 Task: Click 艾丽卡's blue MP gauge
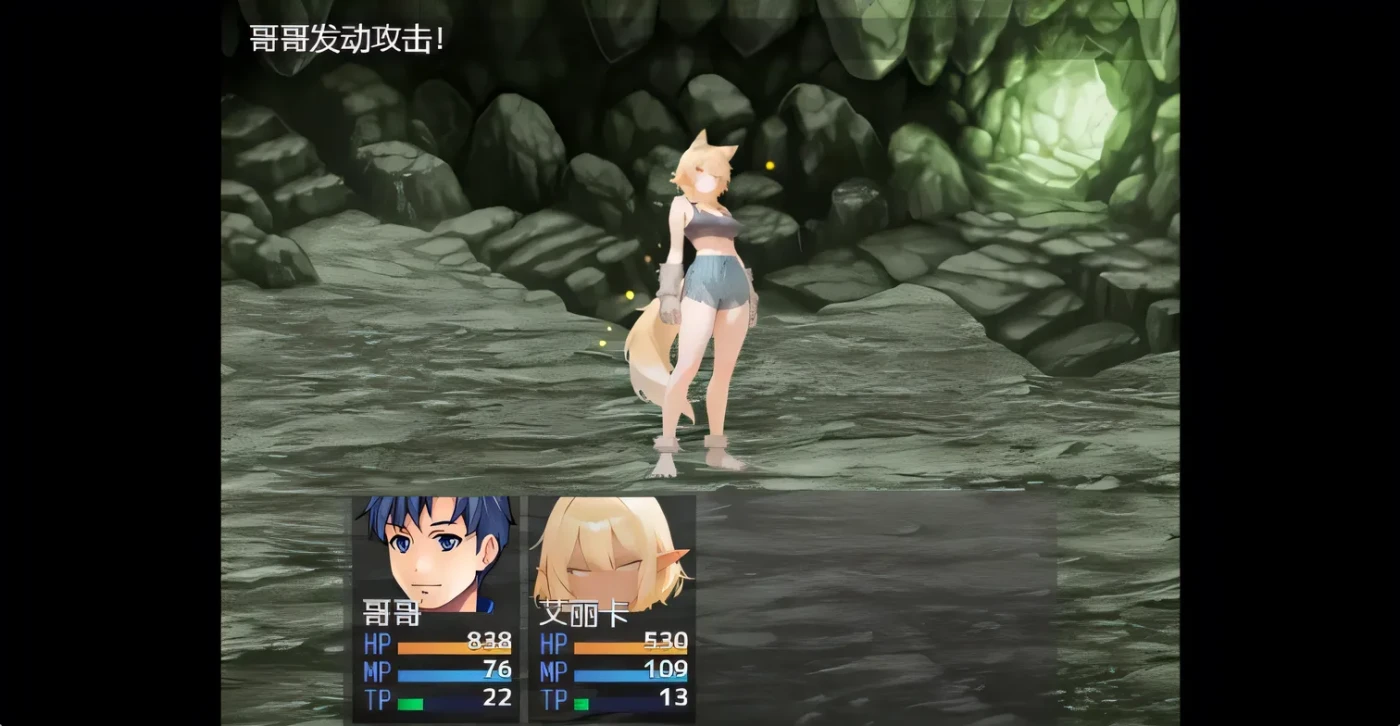click(630, 678)
